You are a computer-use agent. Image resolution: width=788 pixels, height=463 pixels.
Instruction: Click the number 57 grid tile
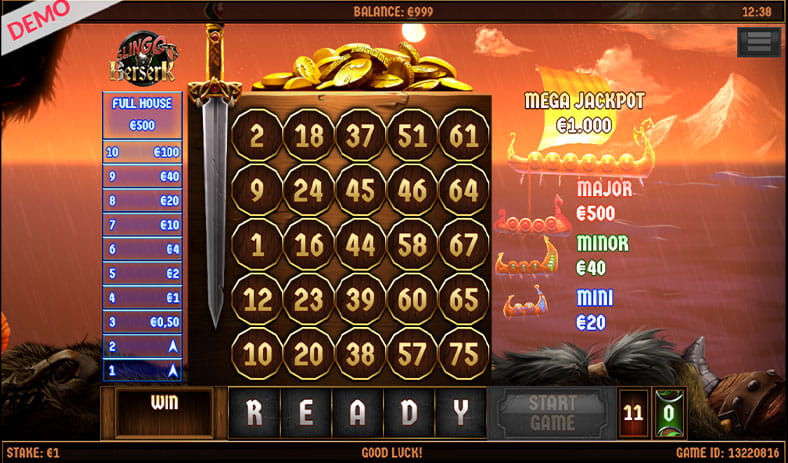tap(412, 353)
